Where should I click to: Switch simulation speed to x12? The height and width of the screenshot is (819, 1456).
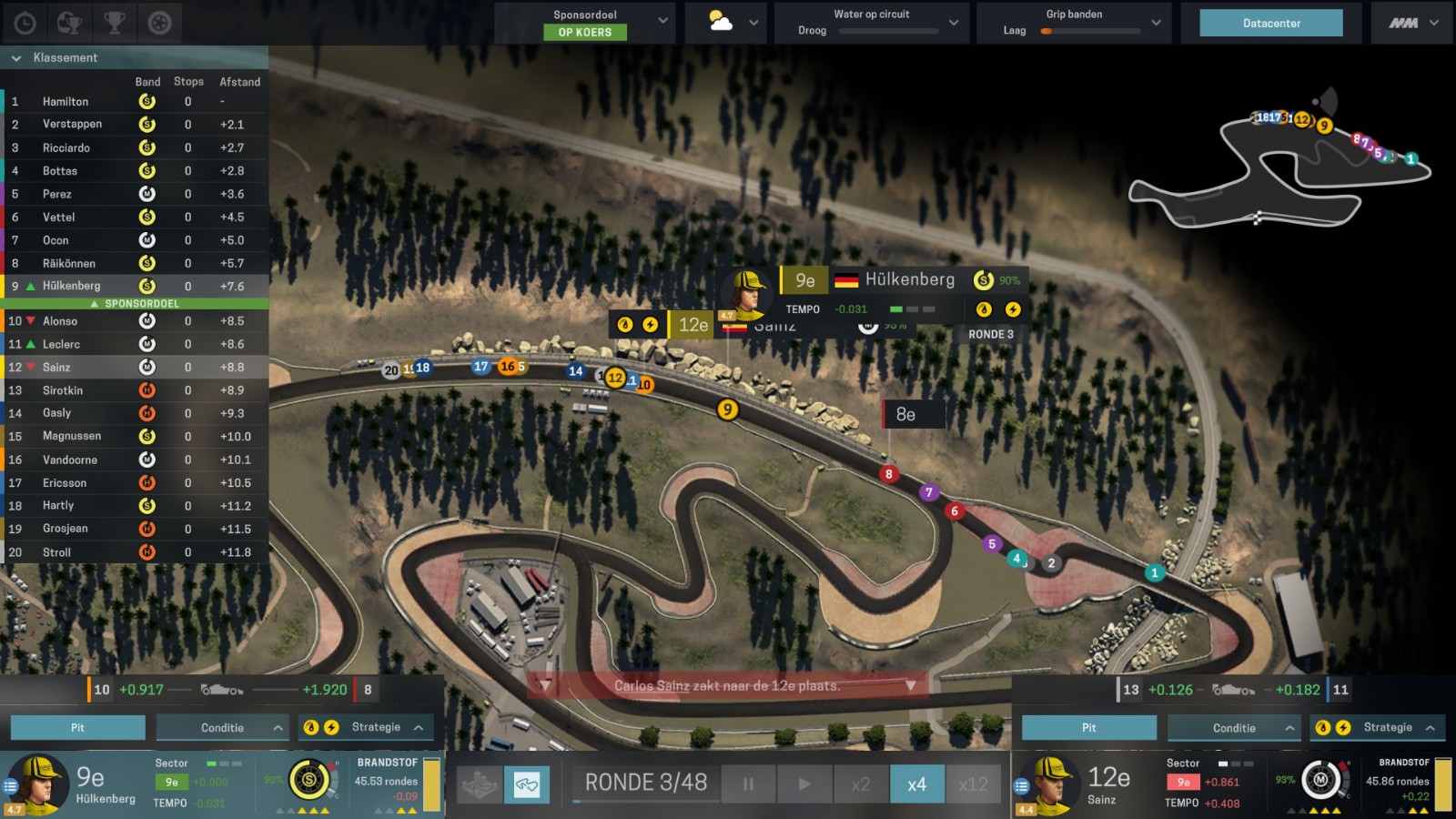tap(973, 784)
